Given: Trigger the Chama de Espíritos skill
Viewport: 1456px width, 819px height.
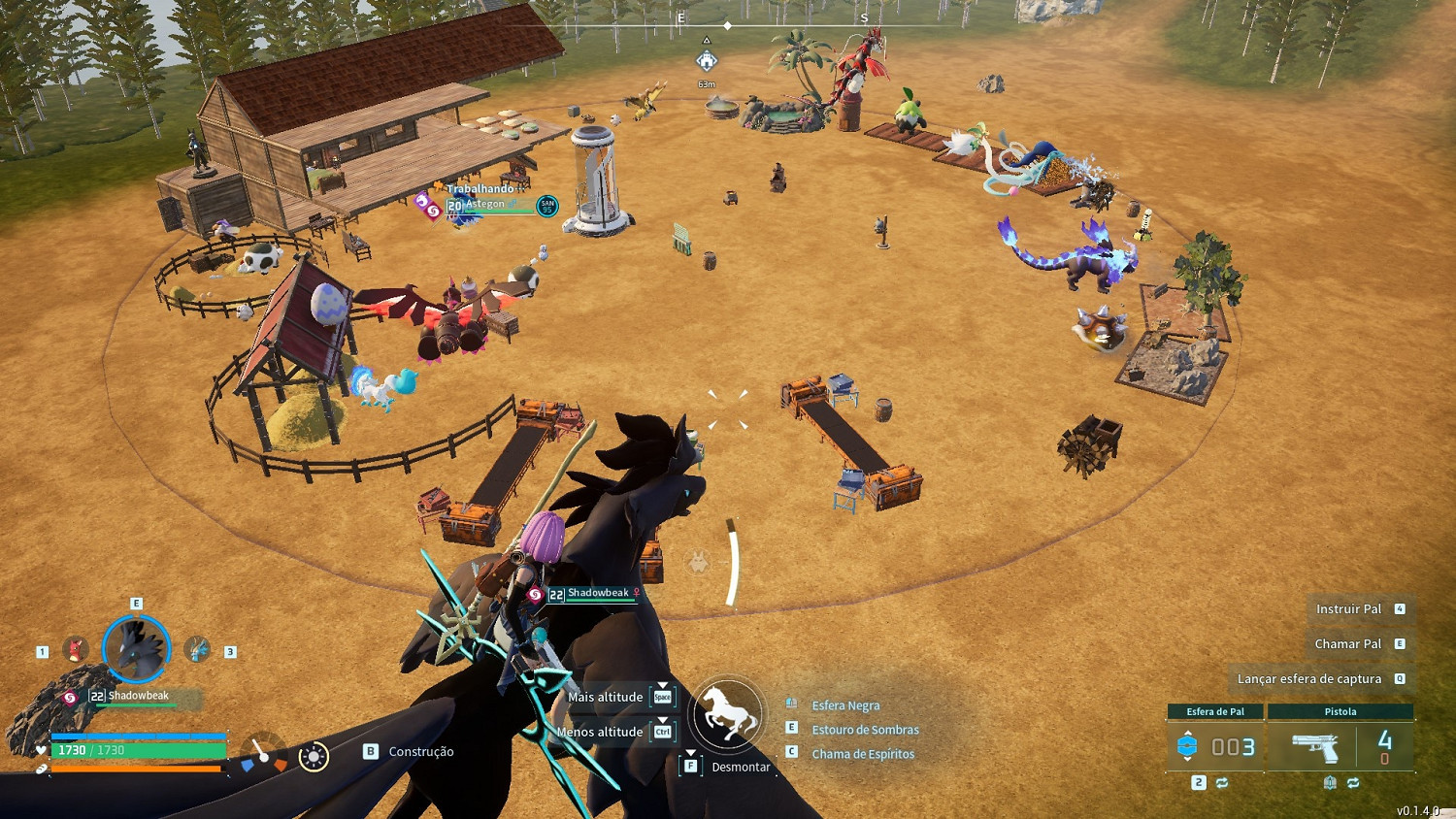Looking at the screenshot, I should tap(863, 754).
